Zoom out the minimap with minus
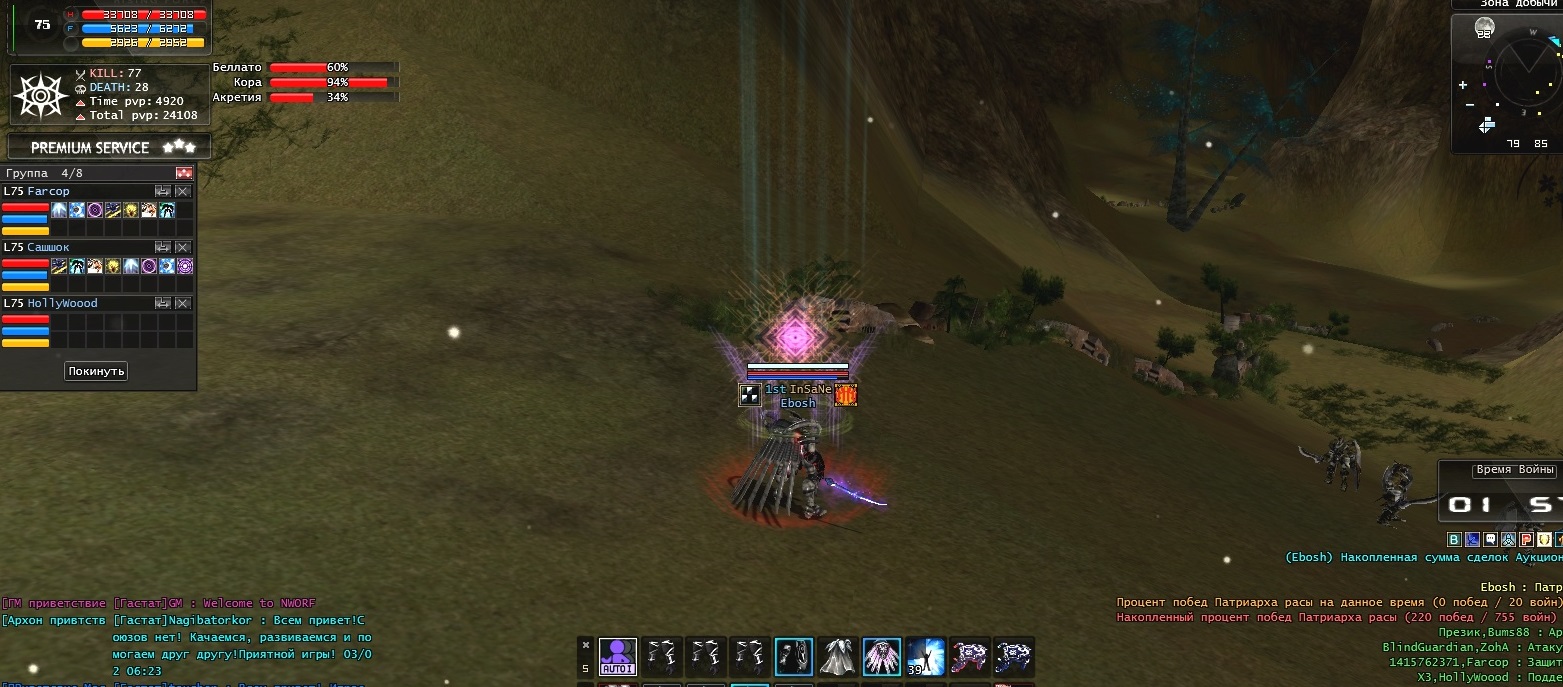The height and width of the screenshot is (687, 1563). pos(1469,105)
